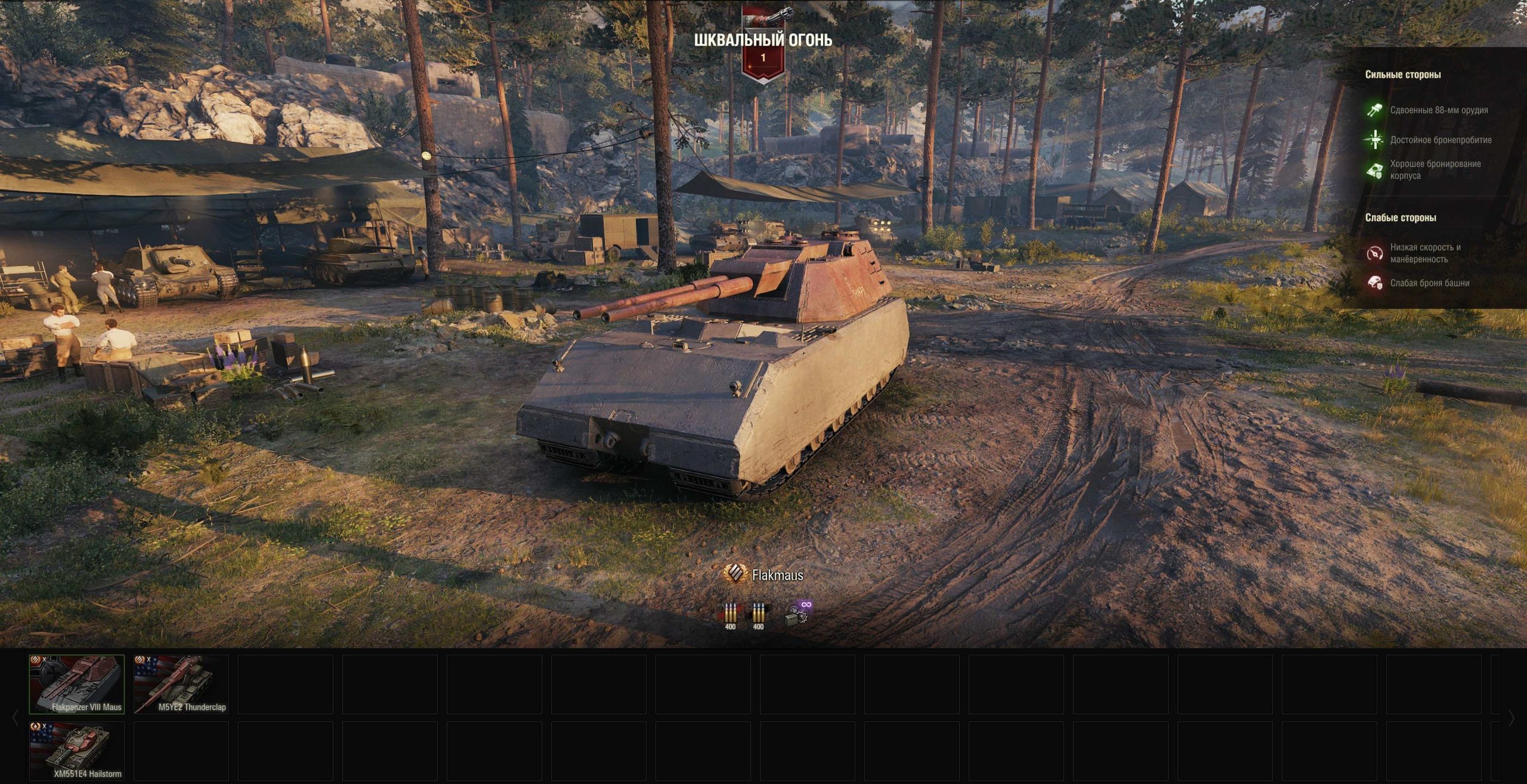Open the Шквальный огонь event banner
Image resolution: width=1527 pixels, height=784 pixels.
[763, 42]
